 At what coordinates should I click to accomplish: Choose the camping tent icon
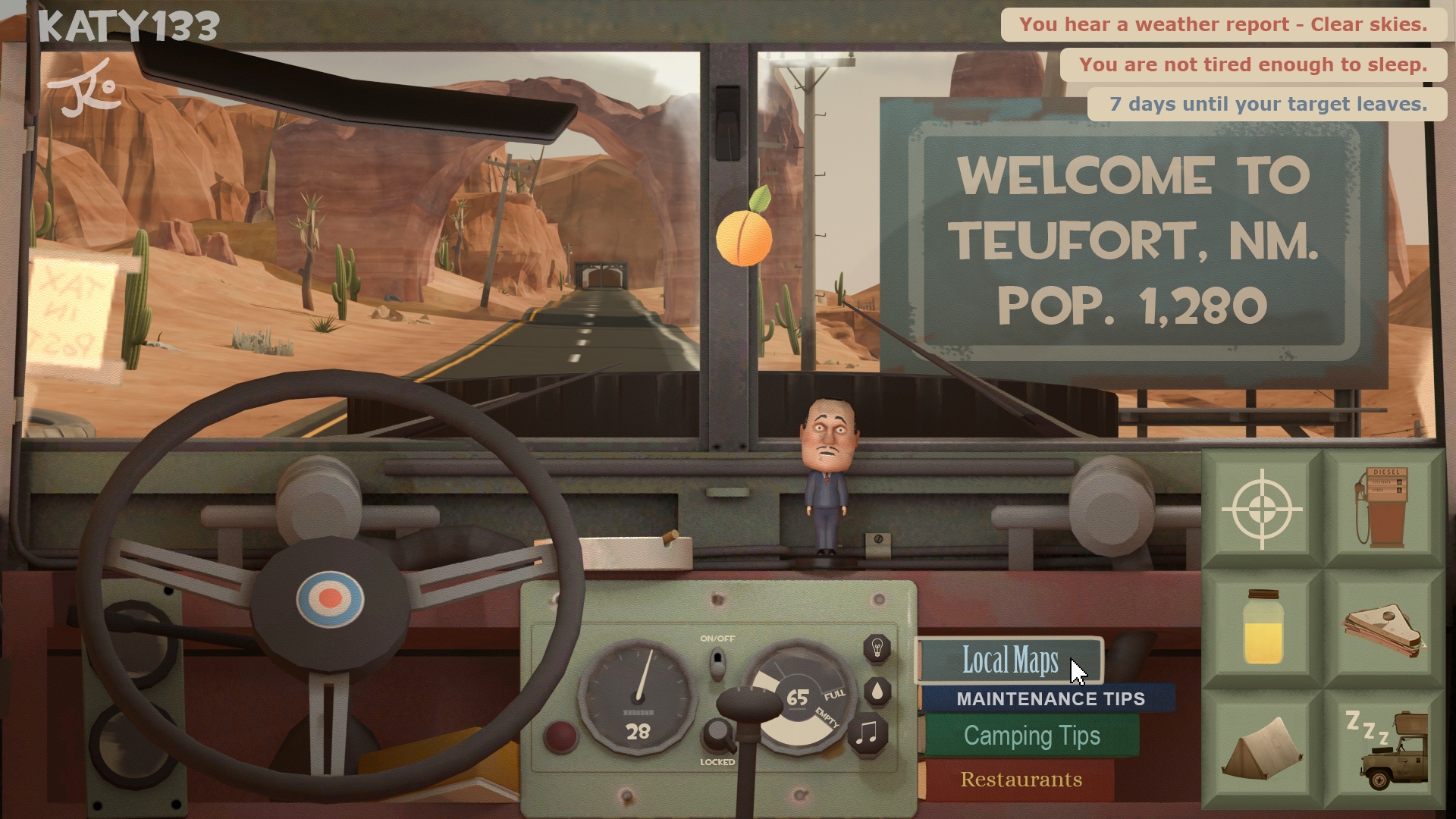pyautogui.click(x=1262, y=748)
